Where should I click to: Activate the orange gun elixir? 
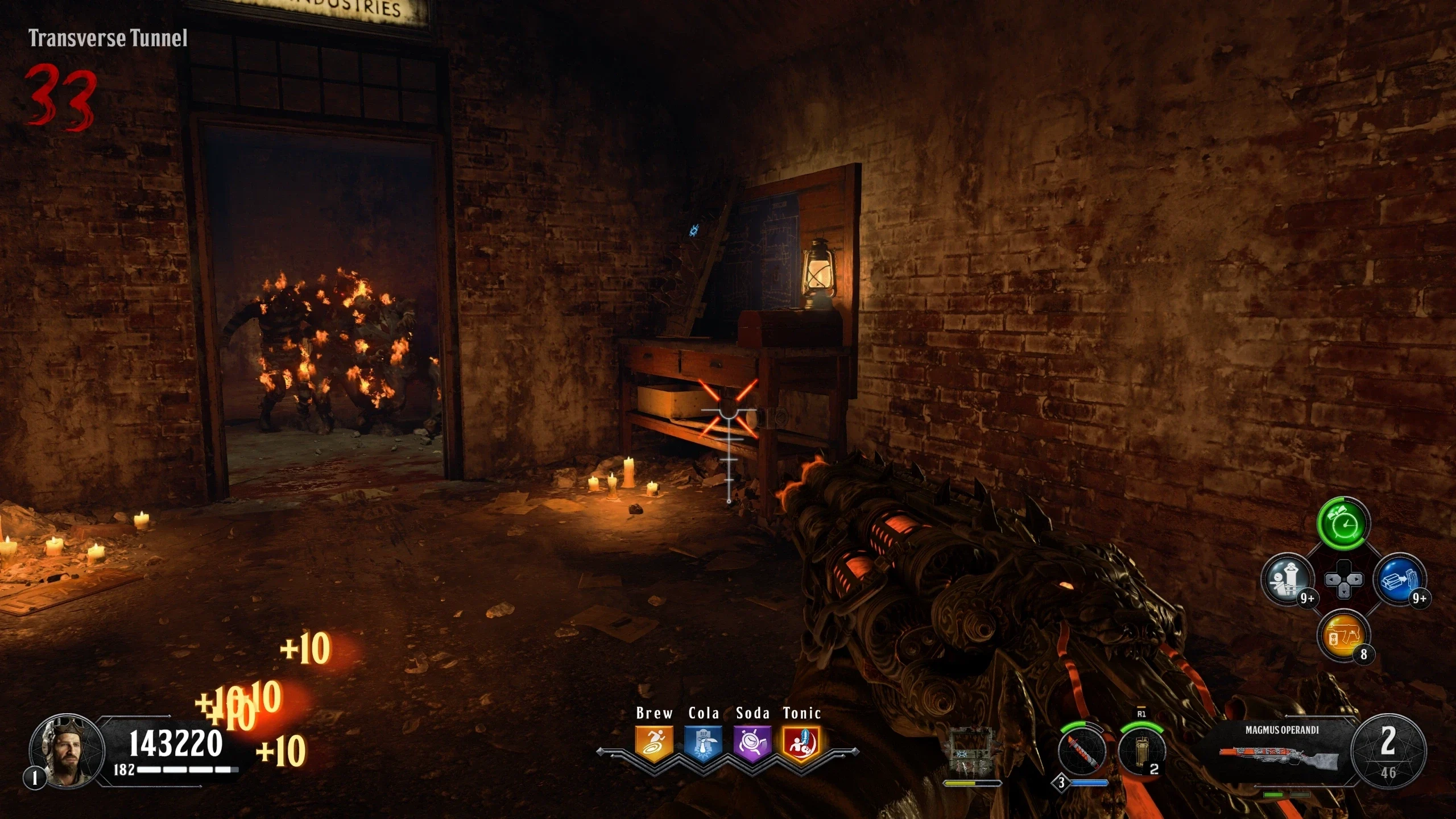[1343, 636]
